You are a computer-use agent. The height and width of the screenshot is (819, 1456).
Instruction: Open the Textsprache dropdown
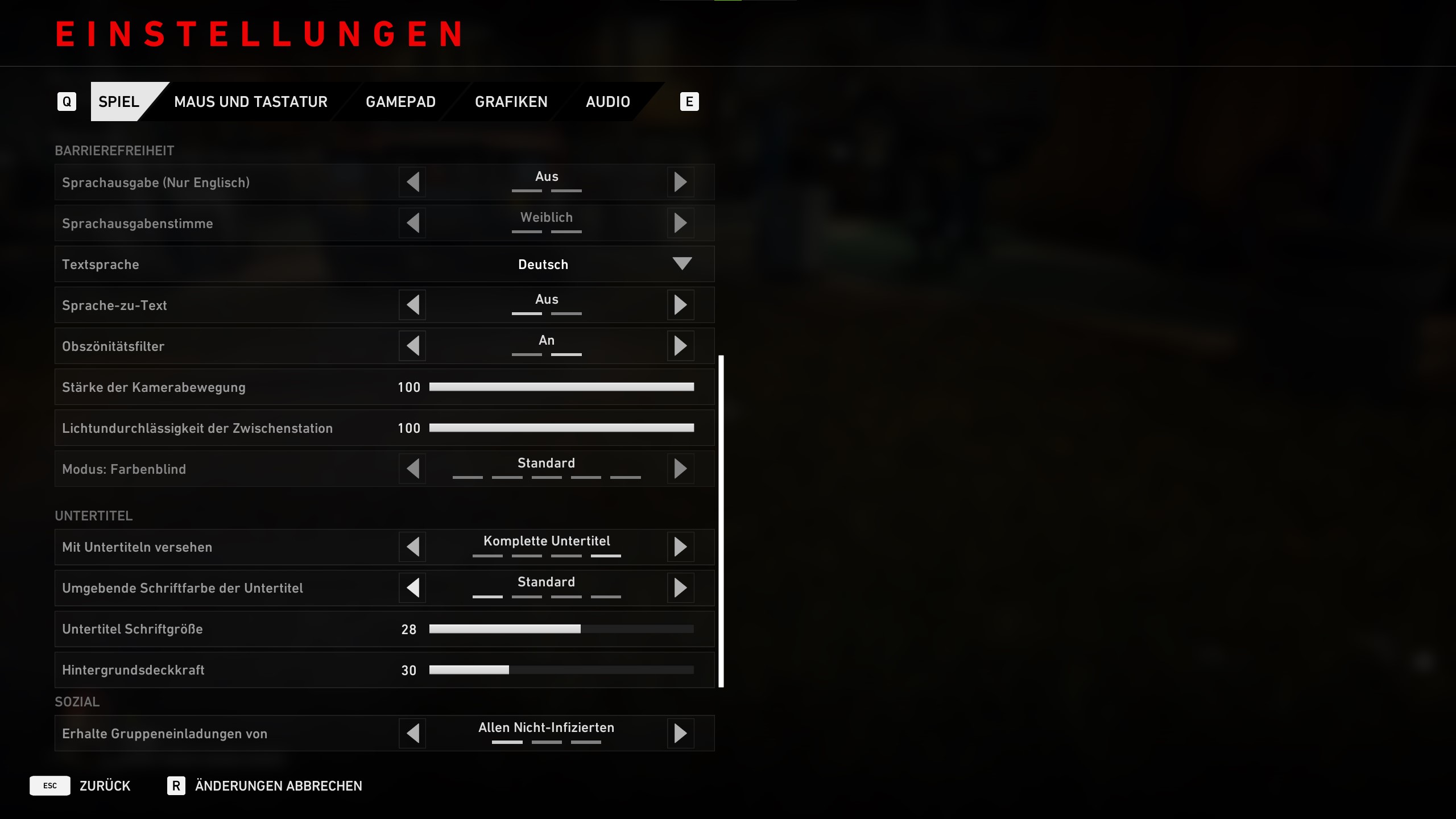[681, 264]
